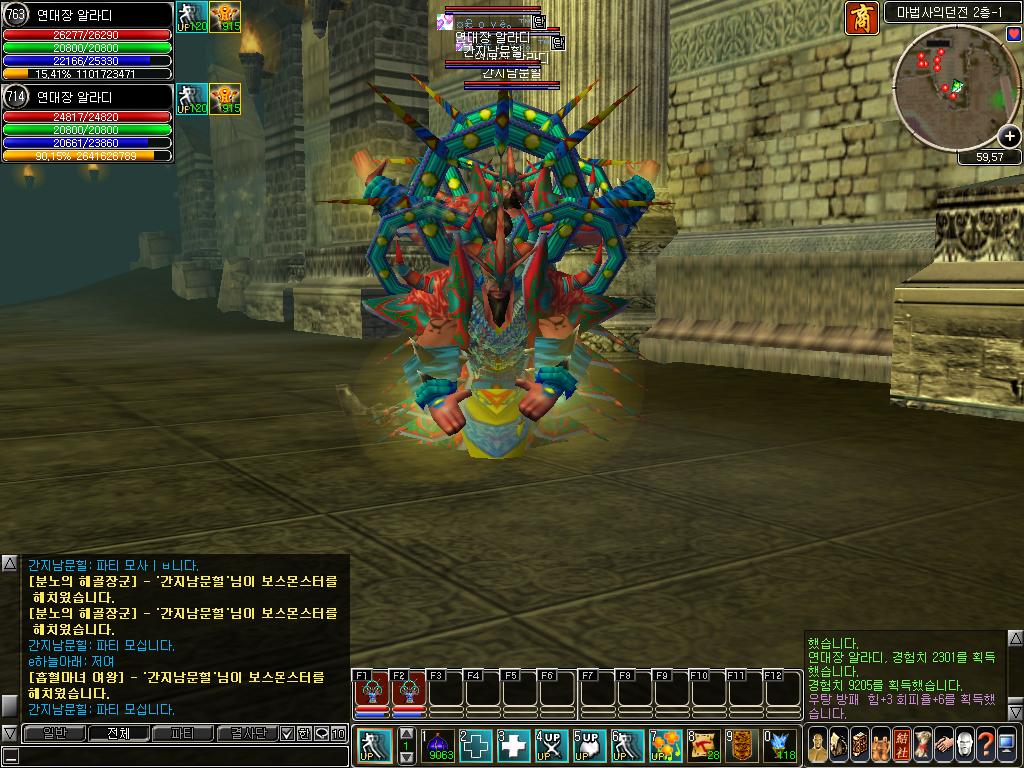Select the F1 quick slot creature icon

[x=372, y=691]
